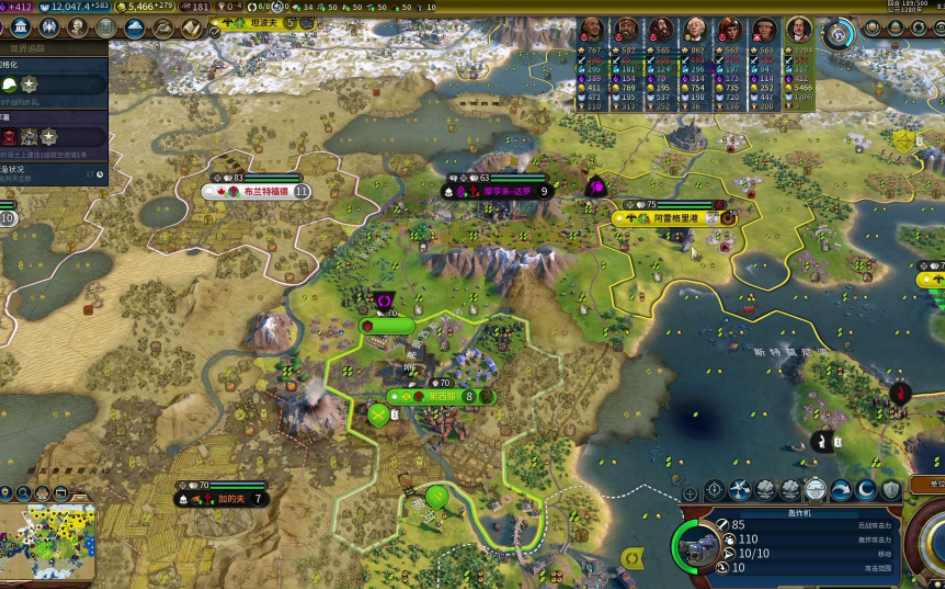Expand more unit actions with plus button
The height and width of the screenshot is (589, 945).
pyautogui.click(x=690, y=493)
